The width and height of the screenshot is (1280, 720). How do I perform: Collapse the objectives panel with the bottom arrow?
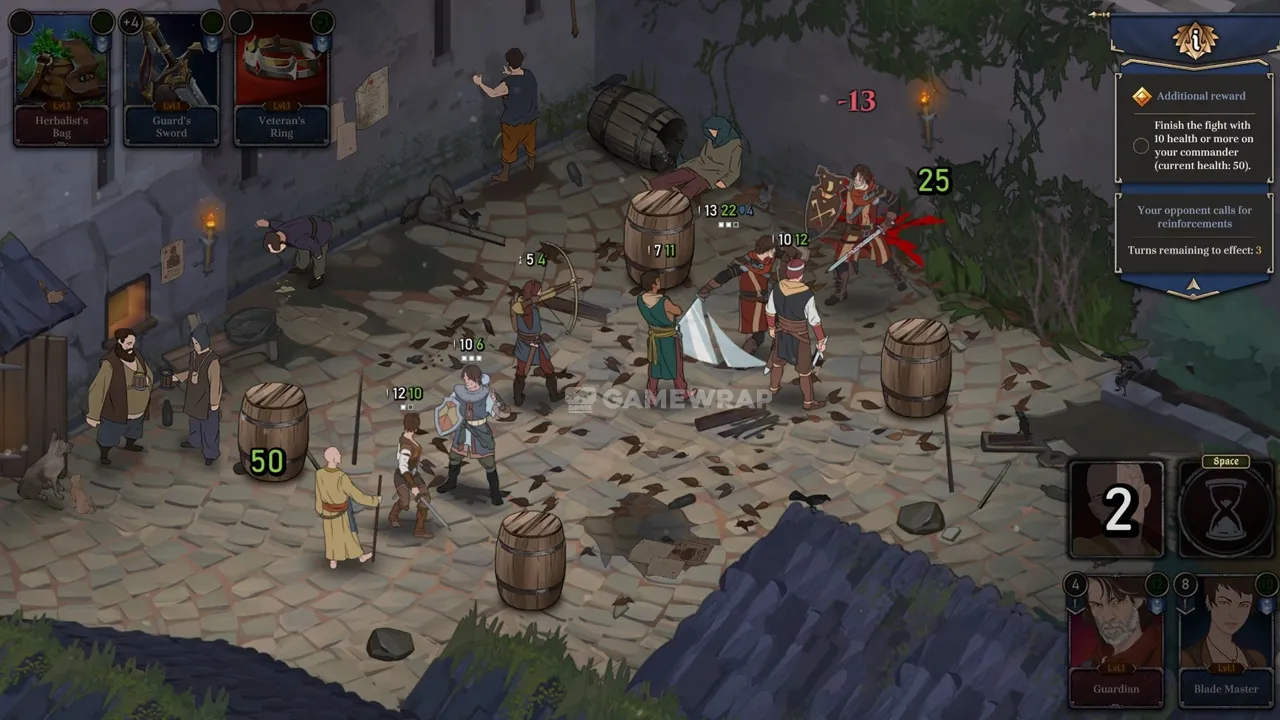pyautogui.click(x=1194, y=285)
